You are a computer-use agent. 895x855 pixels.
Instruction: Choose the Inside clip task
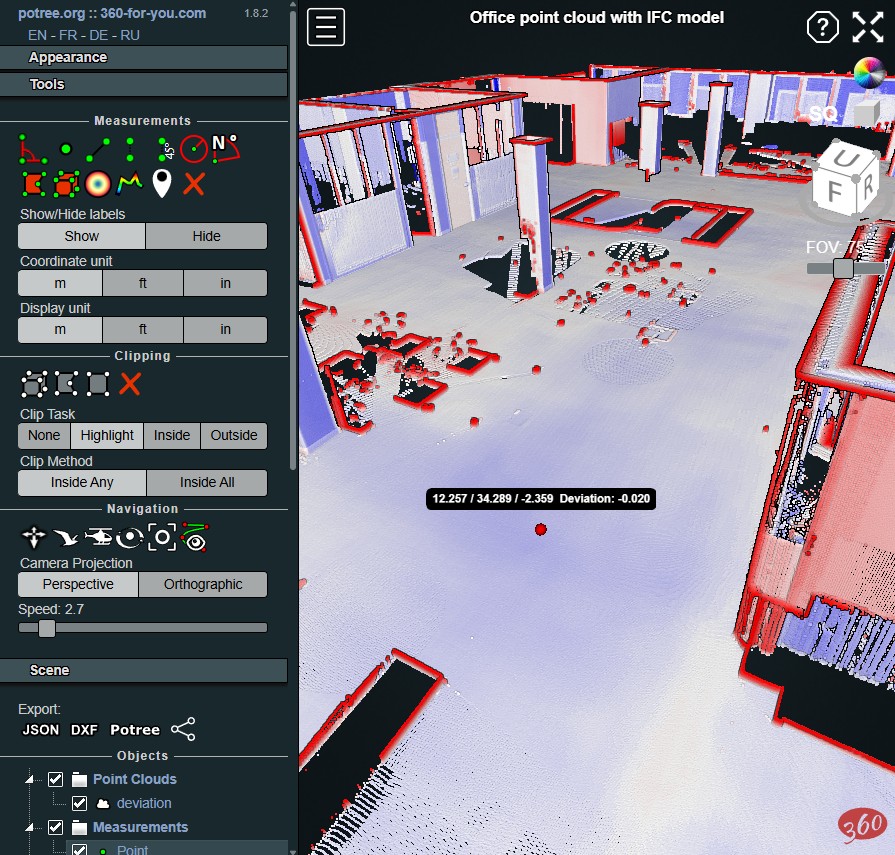pos(172,435)
